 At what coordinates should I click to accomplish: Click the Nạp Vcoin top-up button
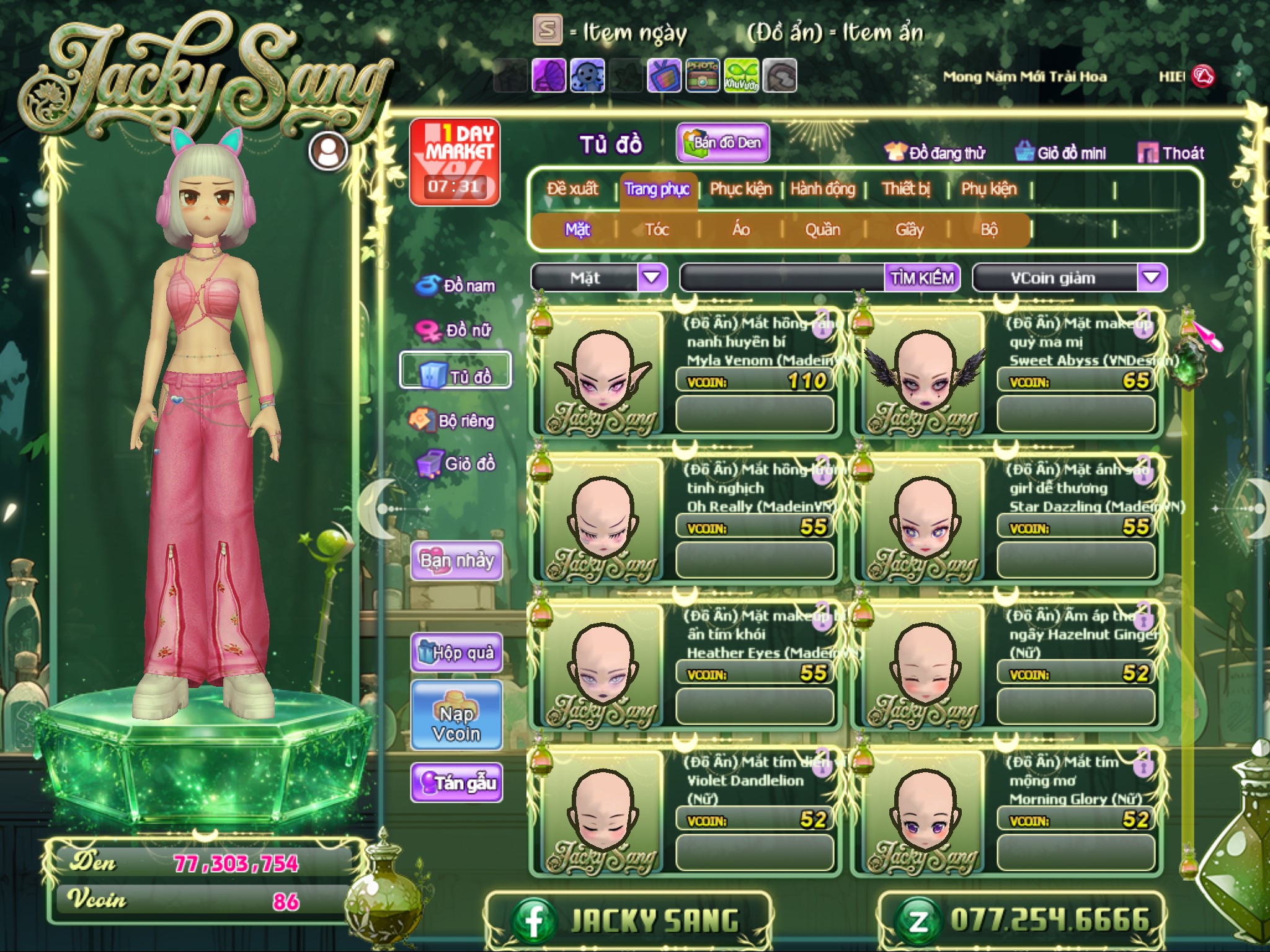click(x=456, y=723)
